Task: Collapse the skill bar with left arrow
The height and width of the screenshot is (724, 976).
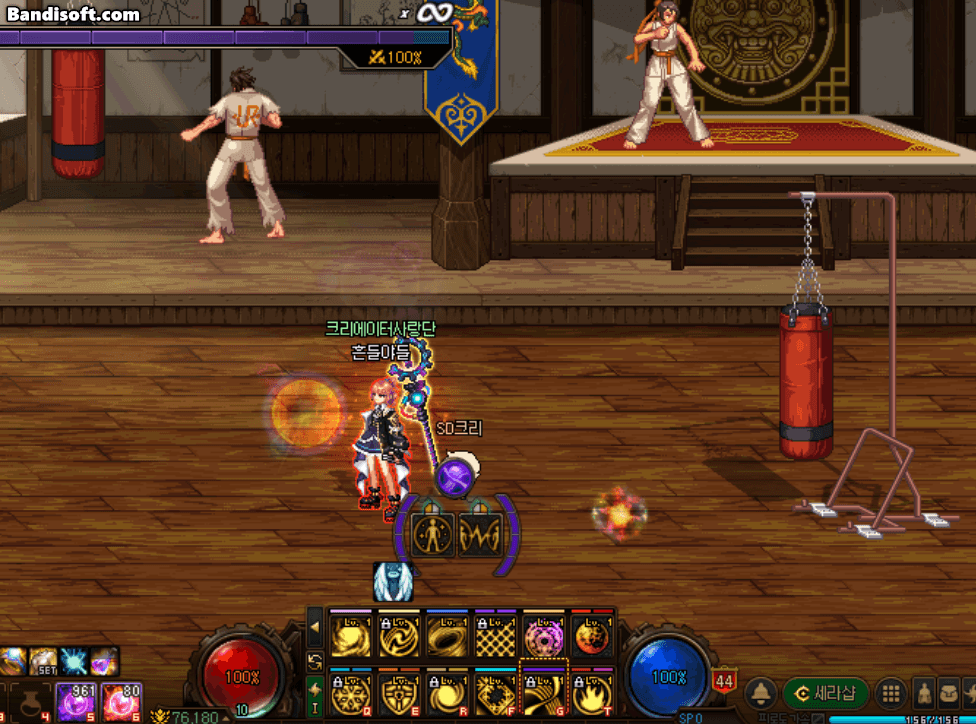Action: [315, 628]
